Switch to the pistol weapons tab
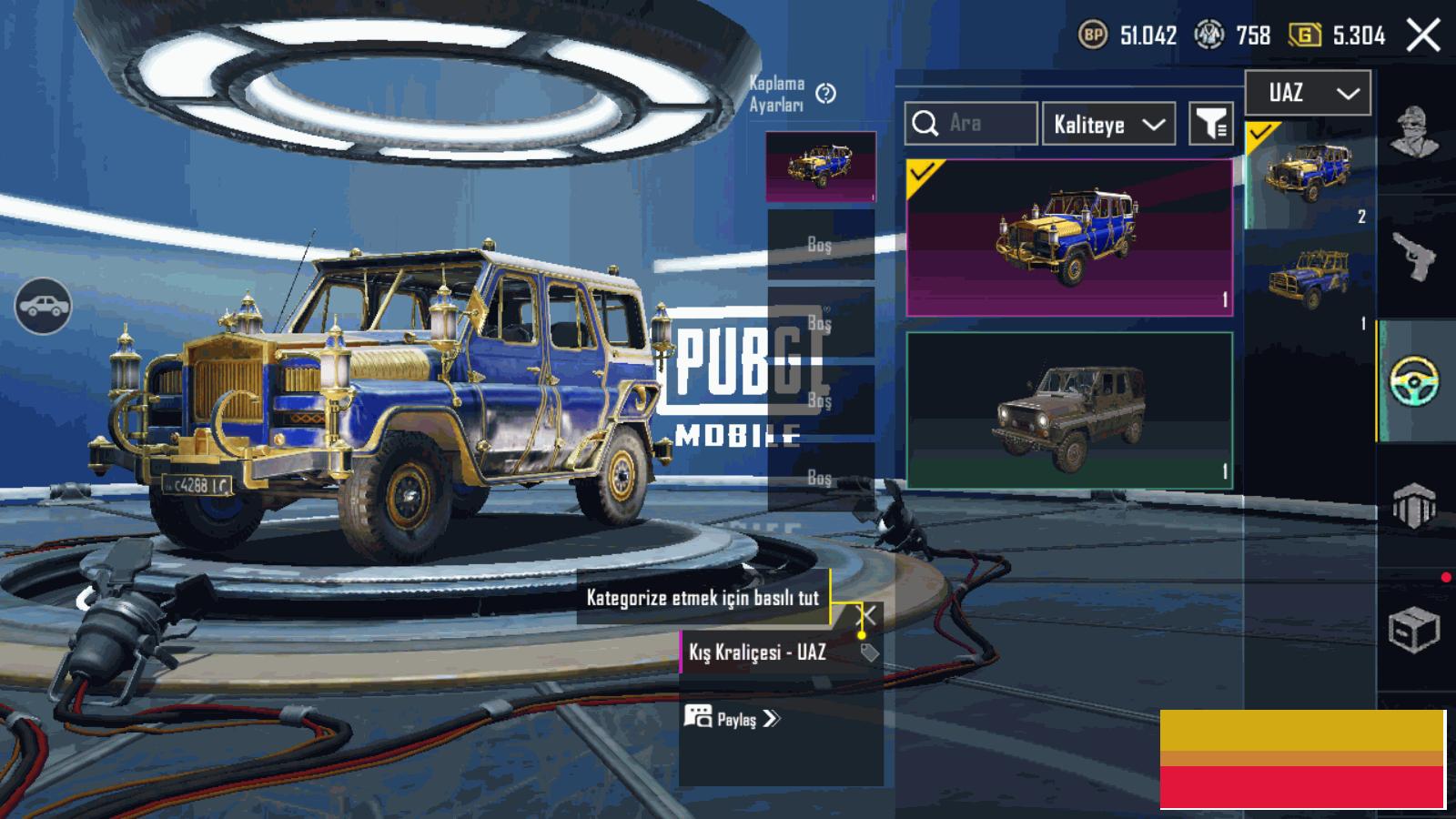This screenshot has height=819, width=1456. coord(1413,257)
